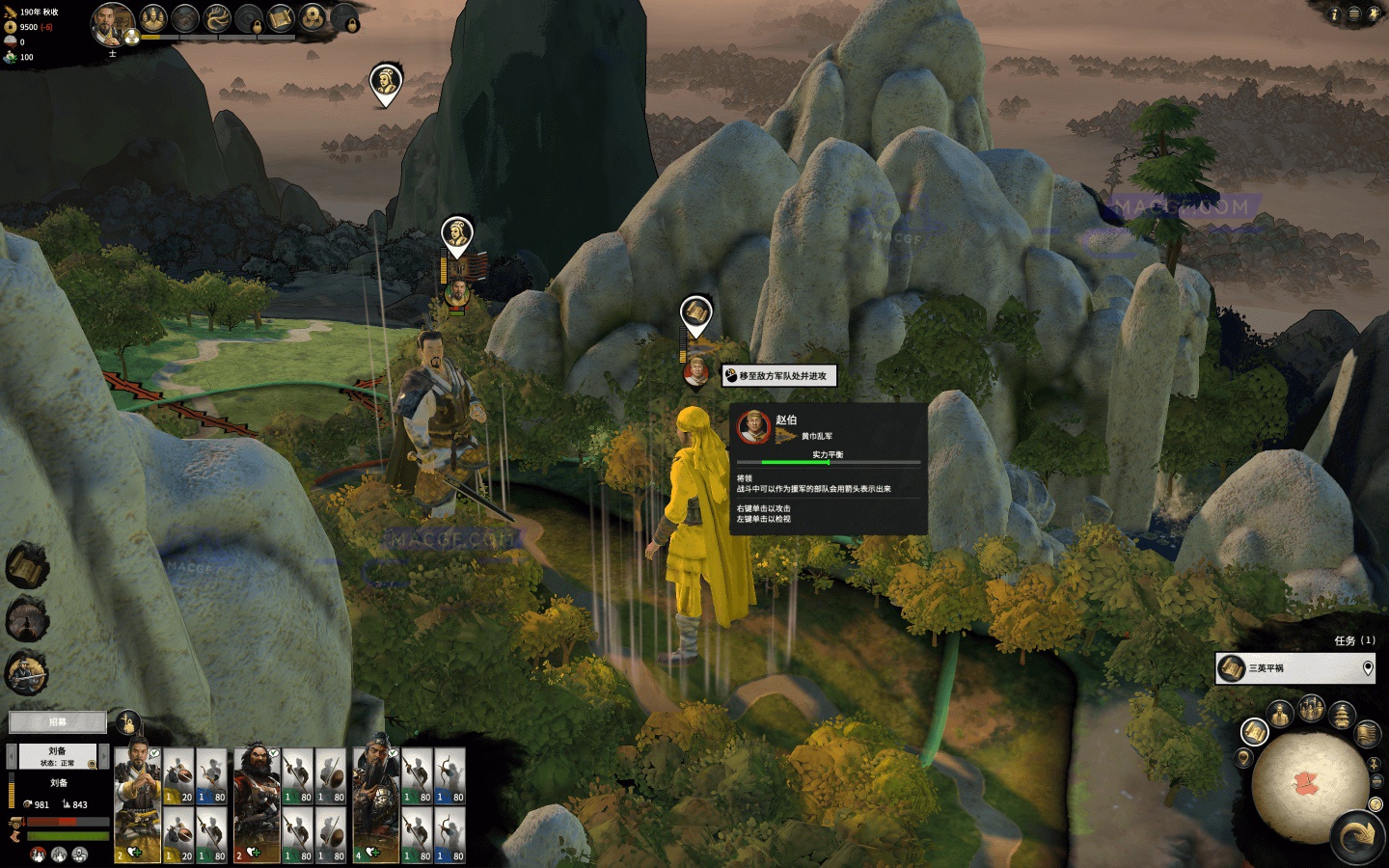Toggle the green checkmark on Liu Bei's unit card

(154, 752)
